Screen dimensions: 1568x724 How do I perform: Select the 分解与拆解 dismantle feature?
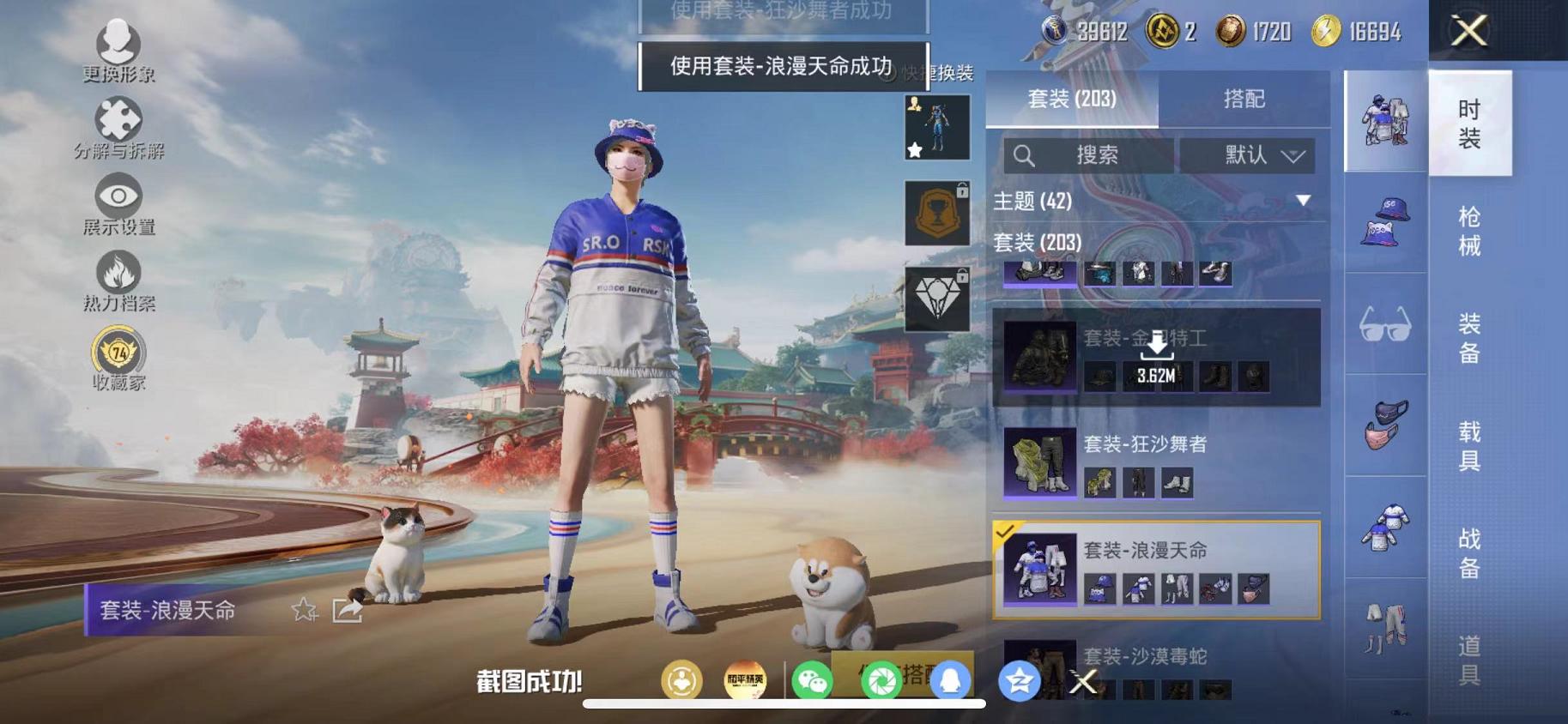click(118, 124)
